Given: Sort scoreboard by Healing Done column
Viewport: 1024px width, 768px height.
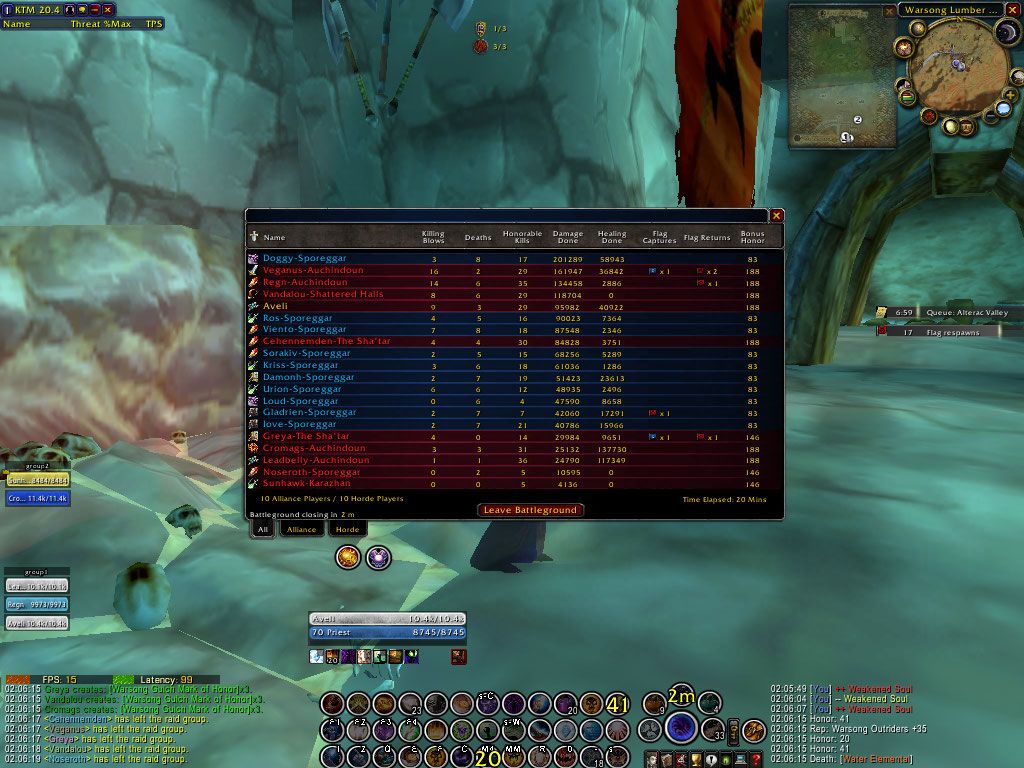Looking at the screenshot, I should (x=612, y=237).
